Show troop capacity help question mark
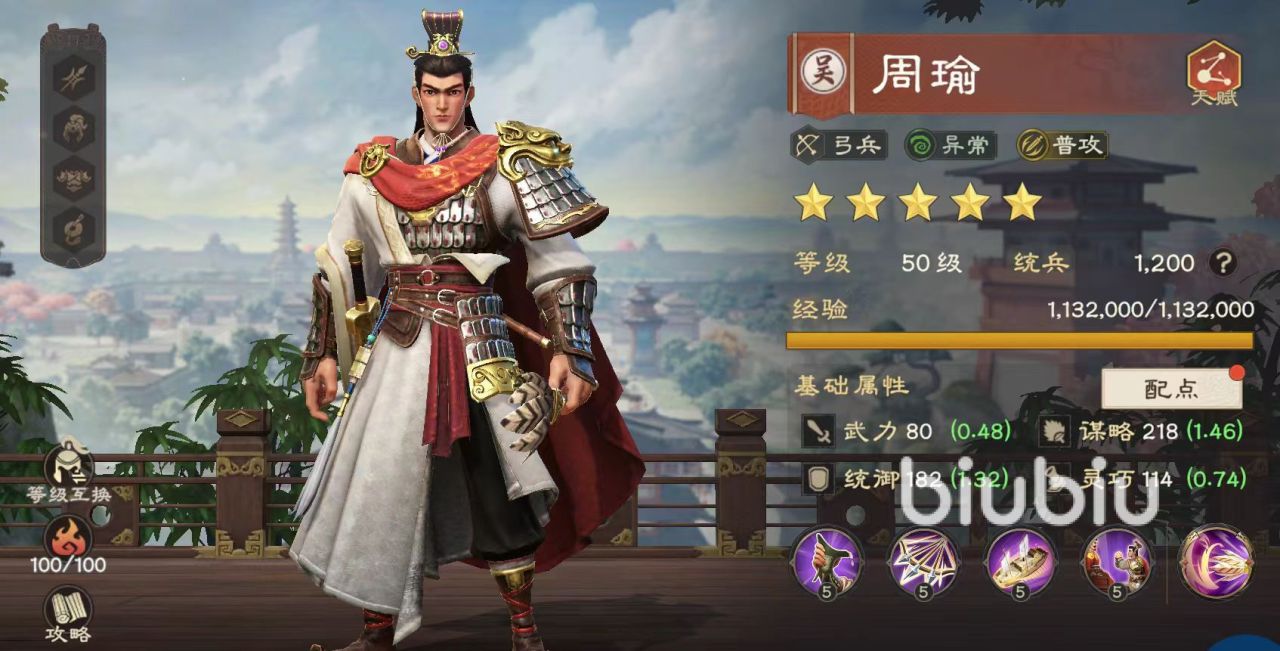The width and height of the screenshot is (1280, 651). click(1221, 263)
